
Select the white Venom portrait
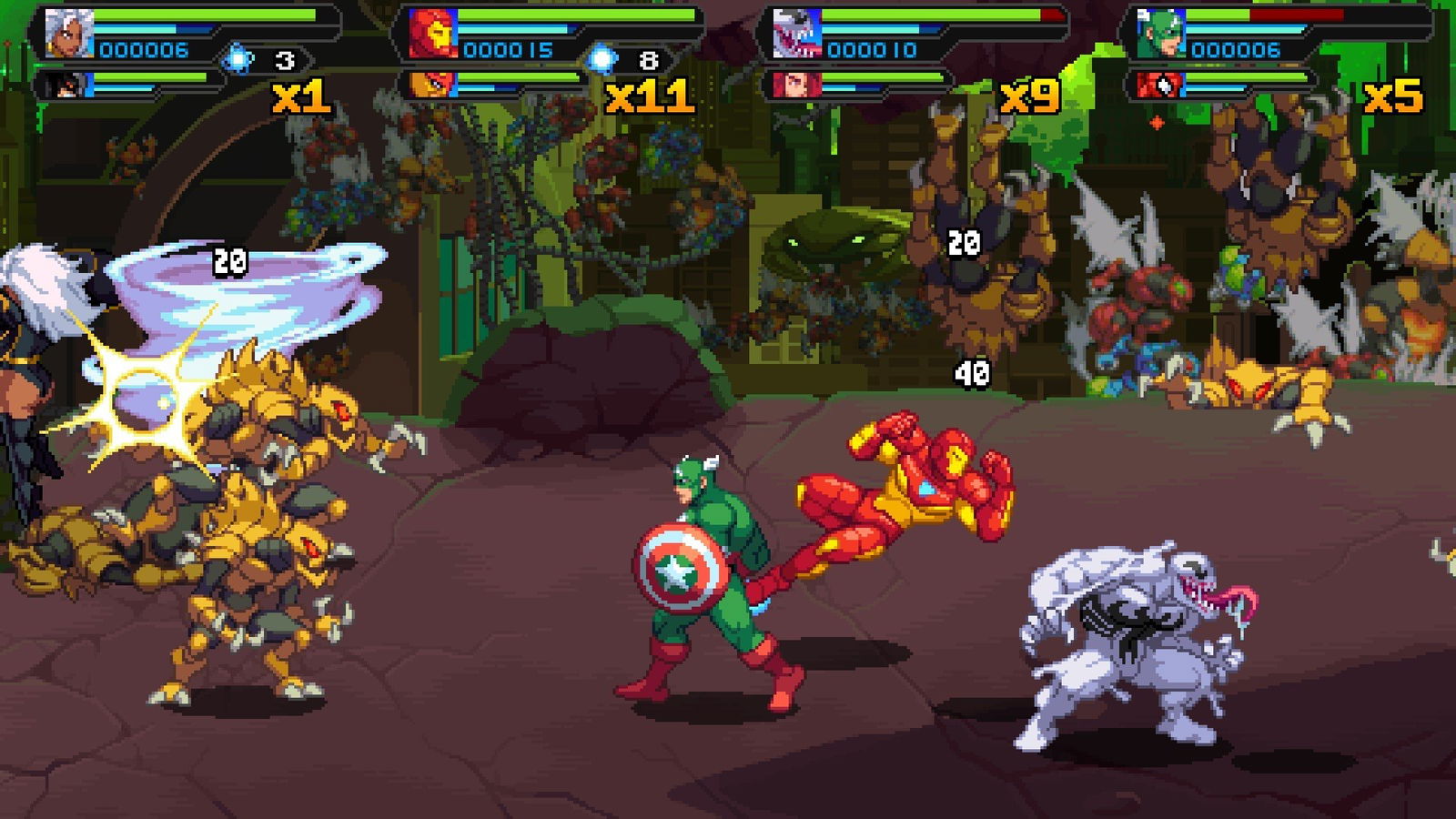click(x=797, y=34)
